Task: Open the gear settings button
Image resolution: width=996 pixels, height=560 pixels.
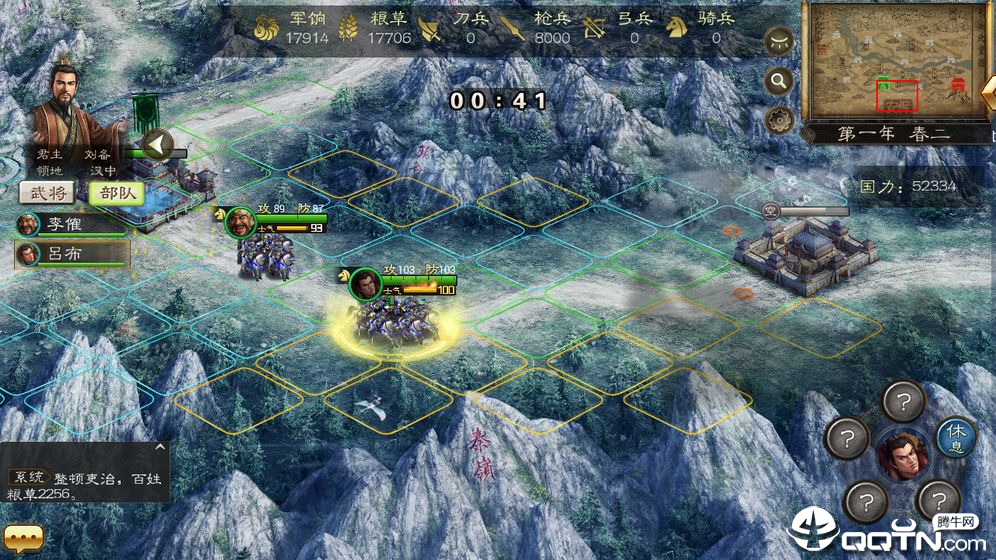Action: click(x=779, y=120)
